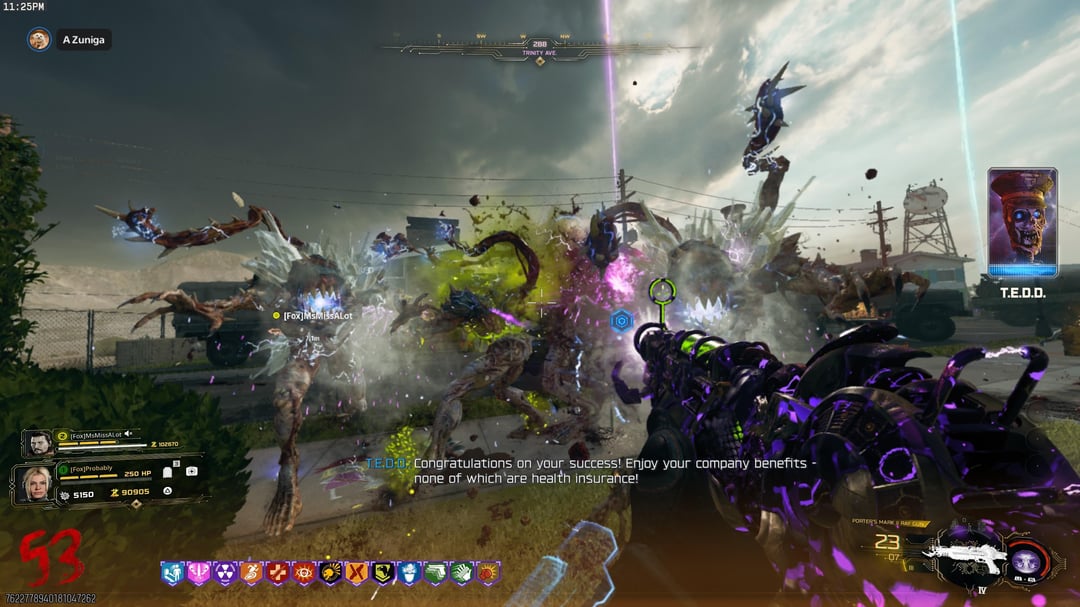Click the Trinity Ave compass bar

[540, 46]
